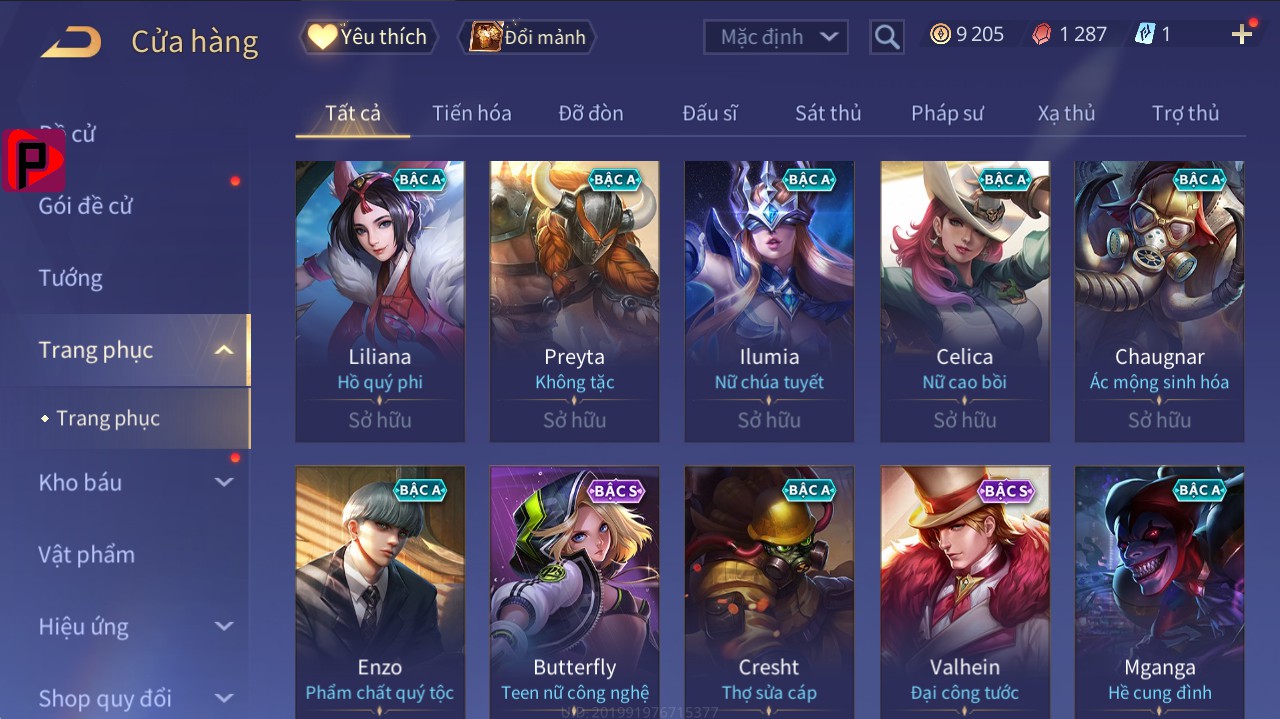Select Butterfly's Teen nữ công nghệ skin
The height and width of the screenshot is (719, 1280).
(x=574, y=592)
